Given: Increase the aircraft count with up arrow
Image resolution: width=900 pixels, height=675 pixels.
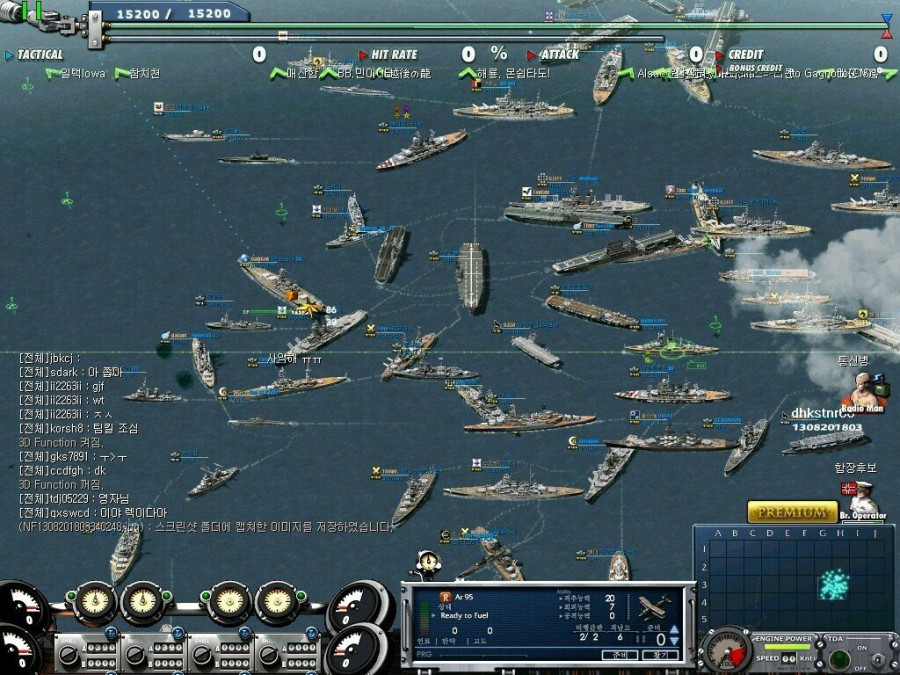Looking at the screenshot, I should 673,629.
